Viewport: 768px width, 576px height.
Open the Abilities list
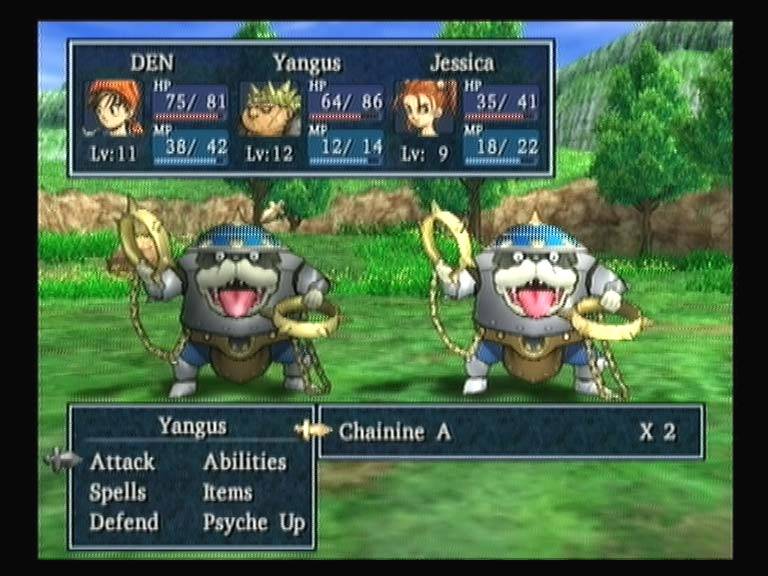[x=244, y=462]
